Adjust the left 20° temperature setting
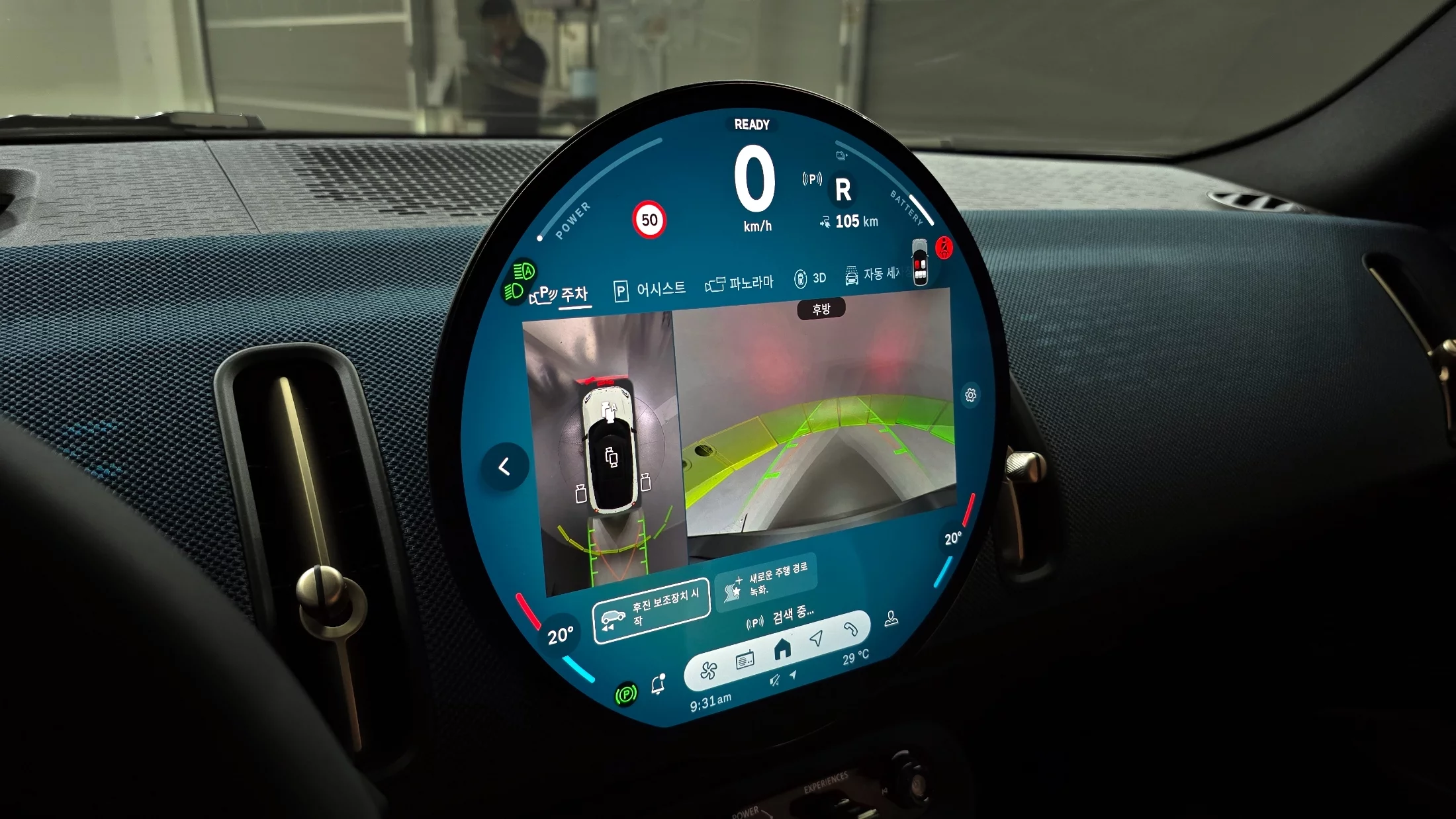Image resolution: width=1456 pixels, height=819 pixels. click(x=560, y=636)
